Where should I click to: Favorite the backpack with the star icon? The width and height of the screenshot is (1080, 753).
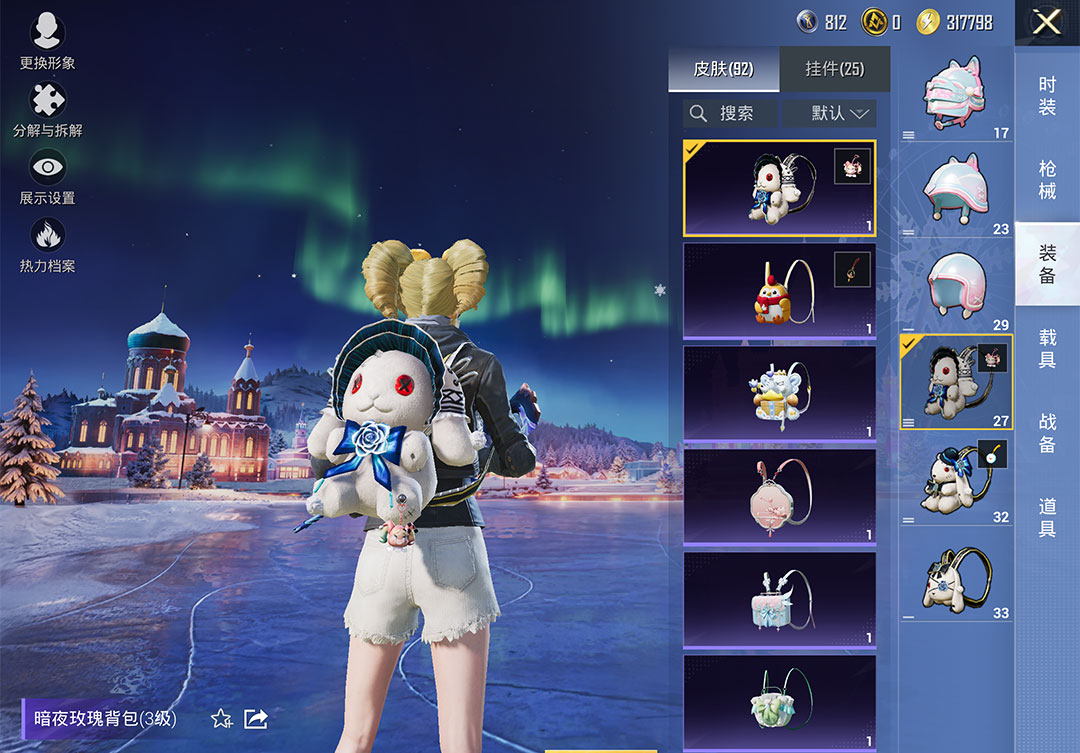coord(221,718)
